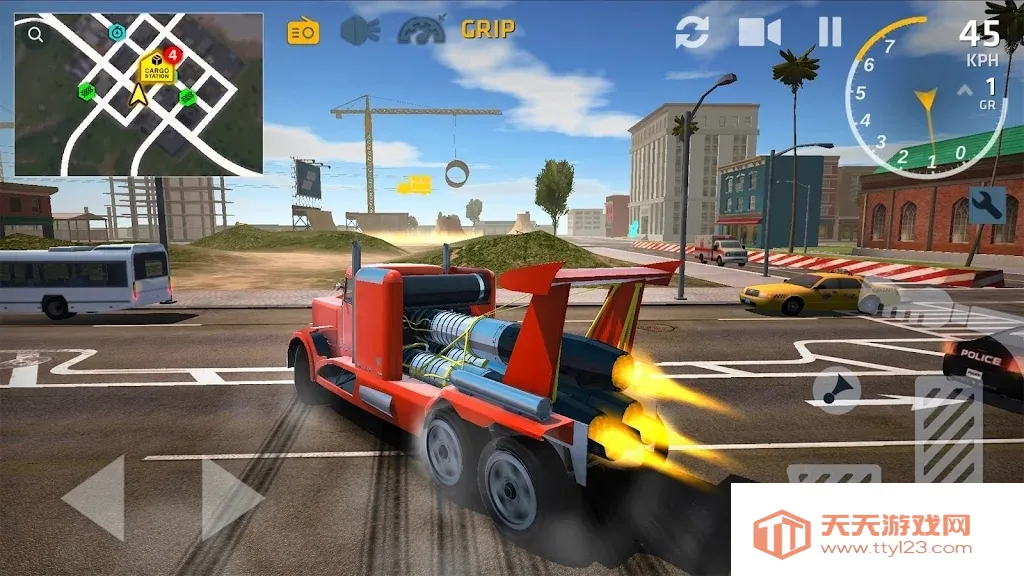Shift up with the gear arrow
The width and height of the screenshot is (1024, 576).
click(x=966, y=91)
